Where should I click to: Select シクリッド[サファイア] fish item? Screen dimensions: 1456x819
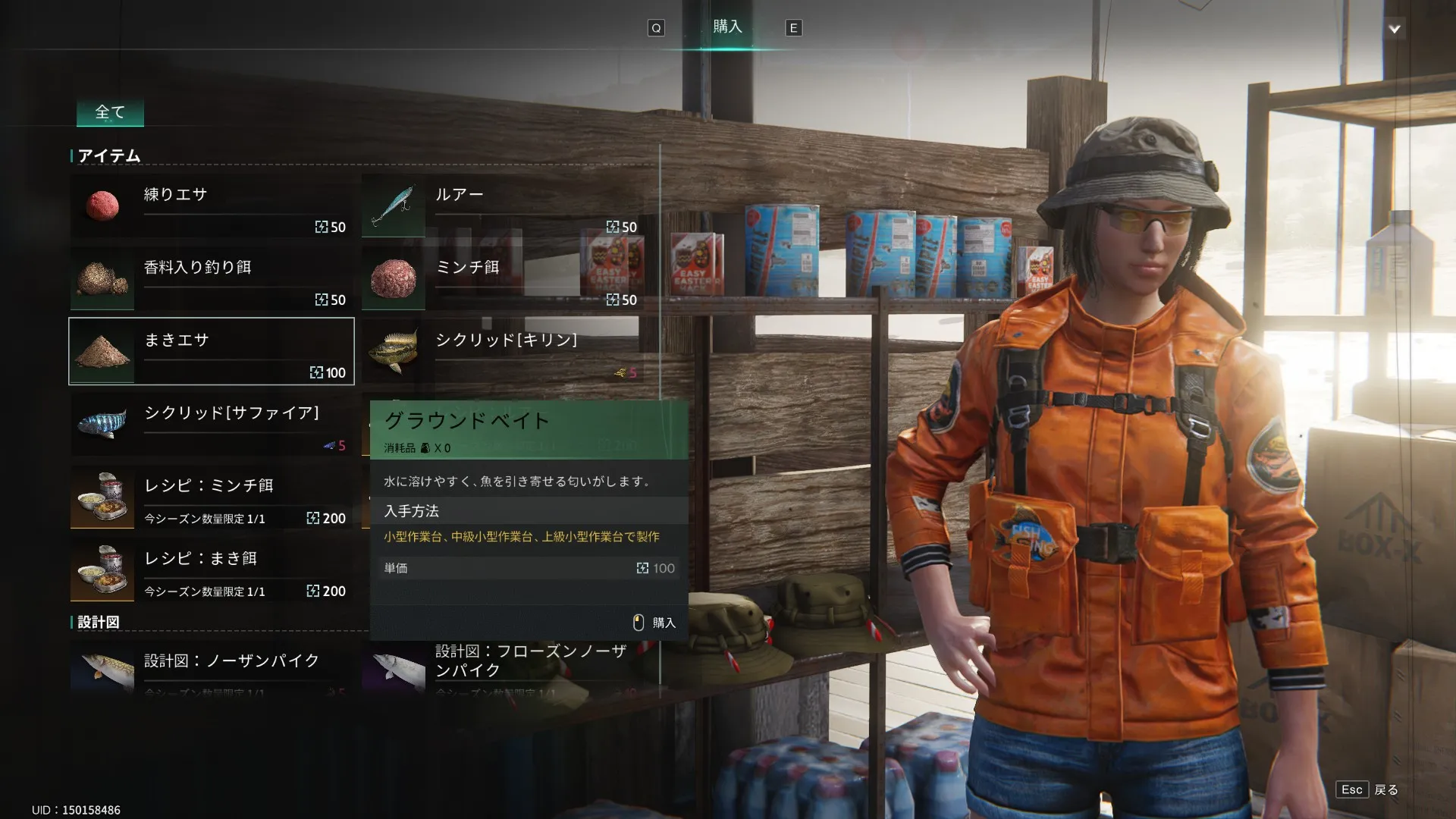coord(212,424)
